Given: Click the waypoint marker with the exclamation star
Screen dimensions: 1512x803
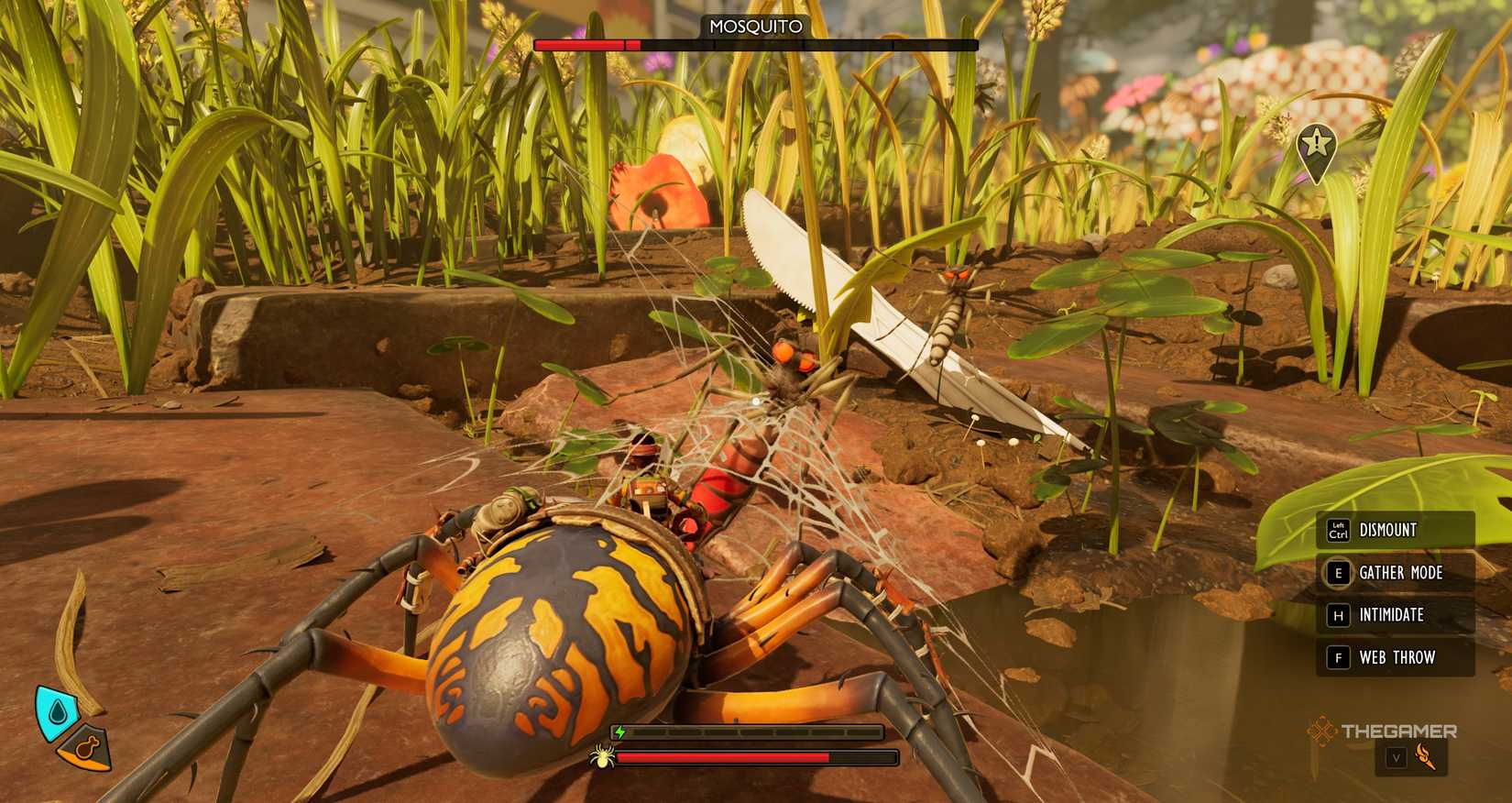Looking at the screenshot, I should 1316,144.
